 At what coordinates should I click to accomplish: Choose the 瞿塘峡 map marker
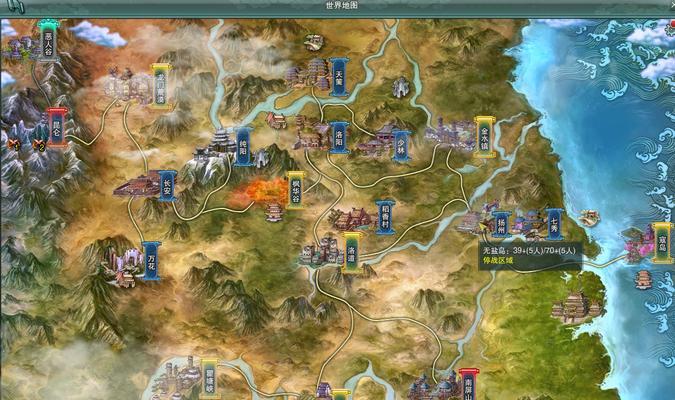click(x=209, y=377)
